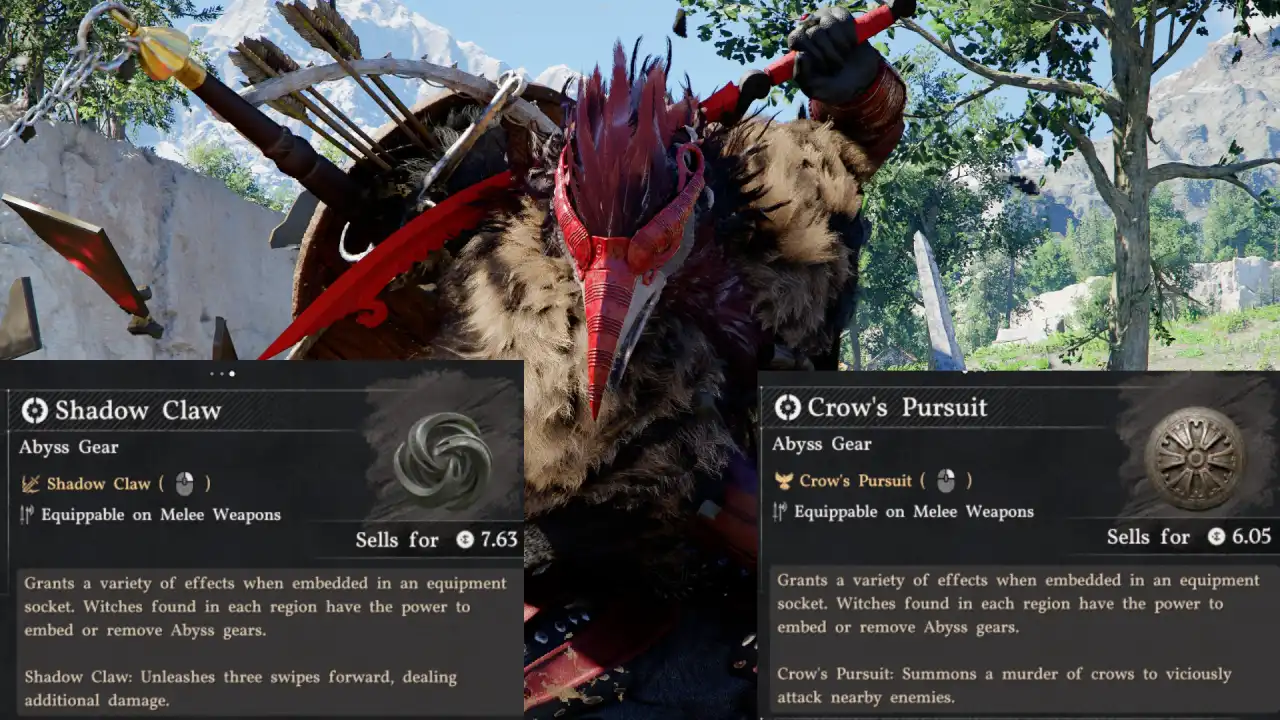Image resolution: width=1280 pixels, height=720 pixels.
Task: Open the Crow's Pursuit skill link in yellow text
Action: point(855,480)
